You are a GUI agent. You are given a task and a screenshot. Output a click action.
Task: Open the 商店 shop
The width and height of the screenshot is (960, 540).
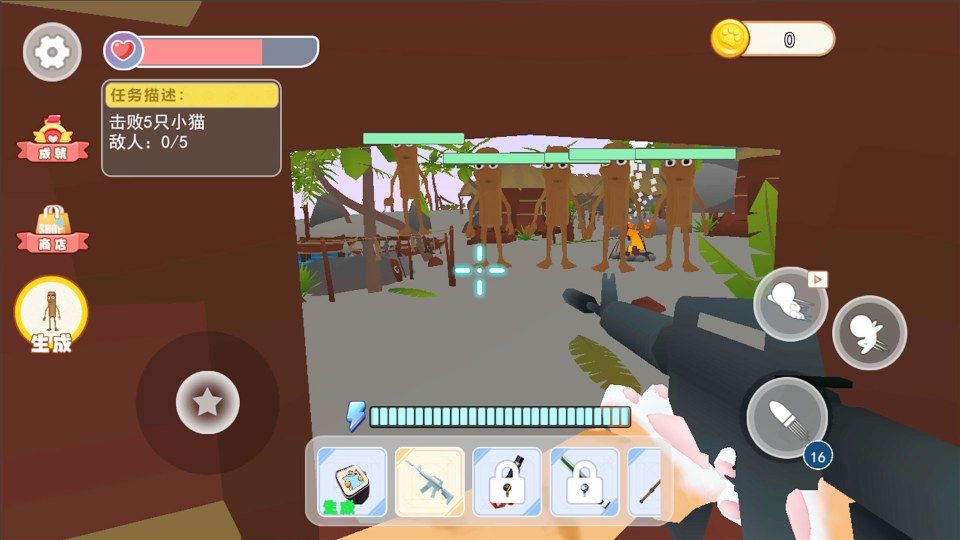pyautogui.click(x=52, y=230)
